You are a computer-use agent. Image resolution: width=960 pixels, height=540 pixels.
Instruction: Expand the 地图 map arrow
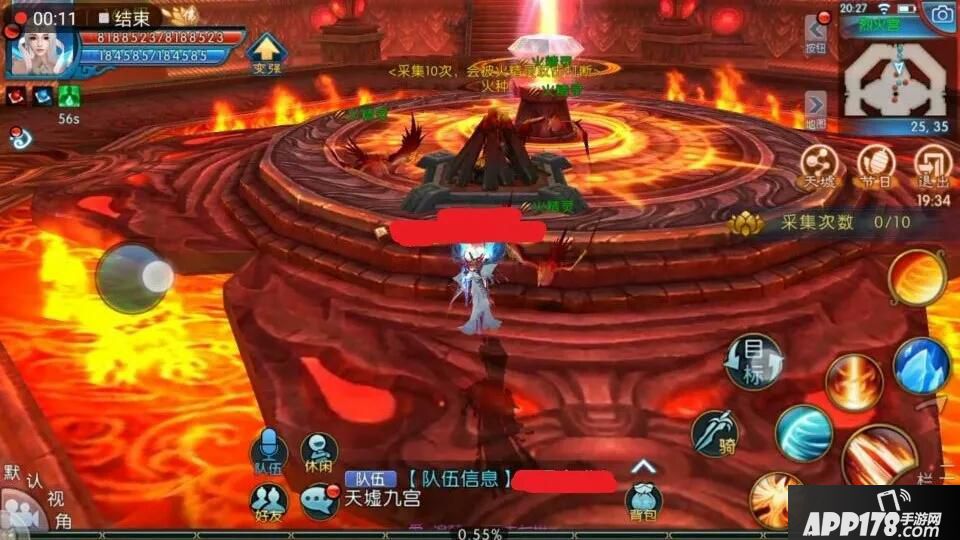[816, 108]
